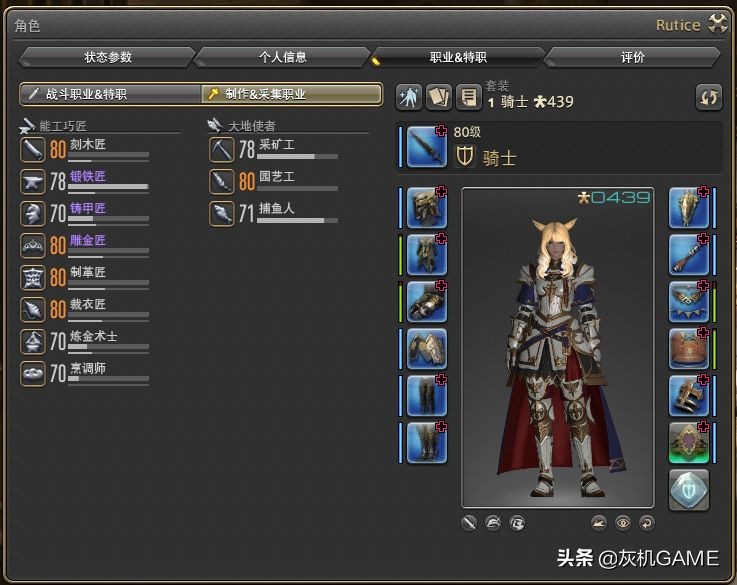The height and width of the screenshot is (585, 737).
Task: Select the 烹调师 job row
Action: pyautogui.click(x=85, y=373)
